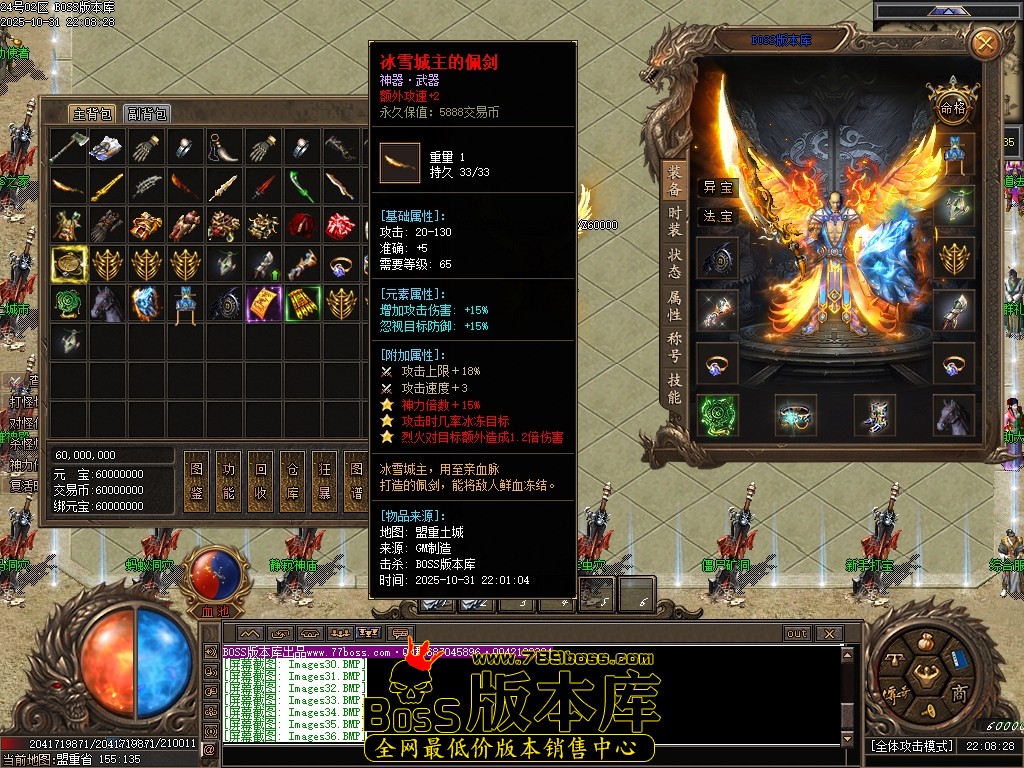The height and width of the screenshot is (768, 1024).
Task: Open the 时装 costume tab
Action: pos(675,221)
